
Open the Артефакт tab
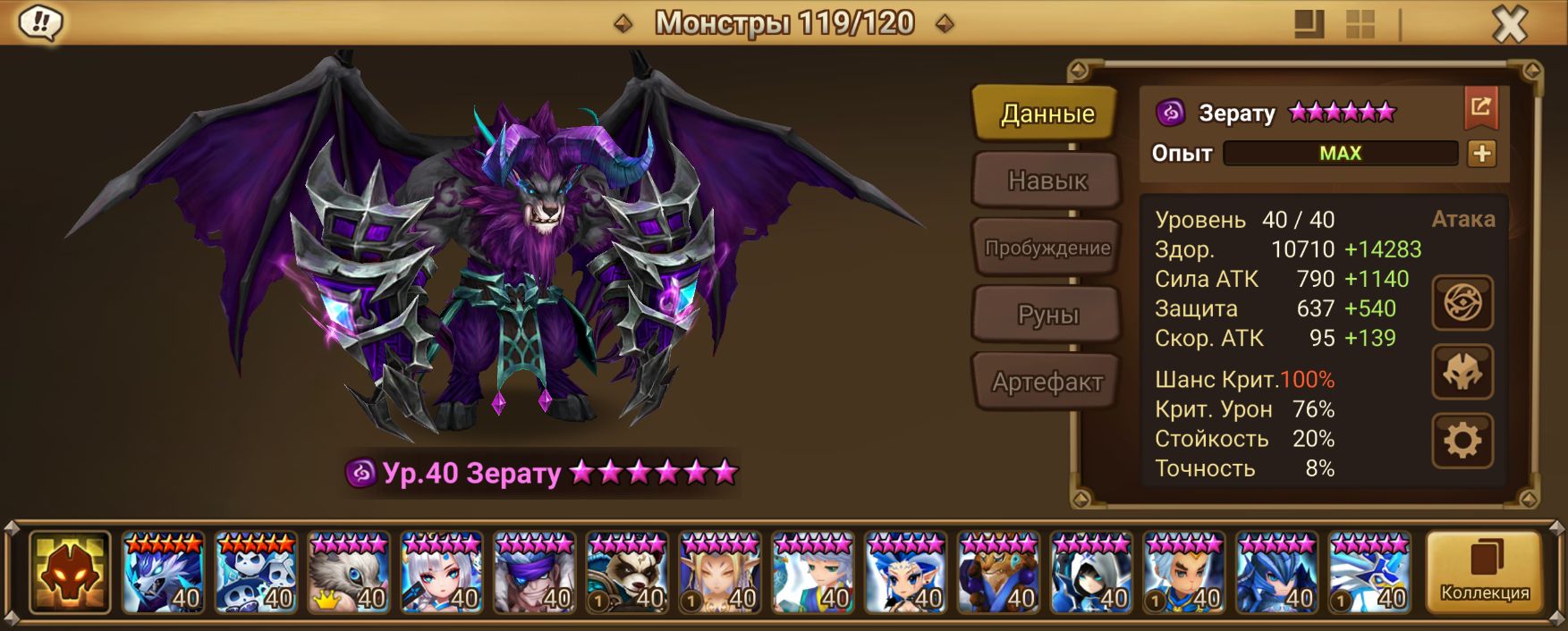pos(1047,383)
